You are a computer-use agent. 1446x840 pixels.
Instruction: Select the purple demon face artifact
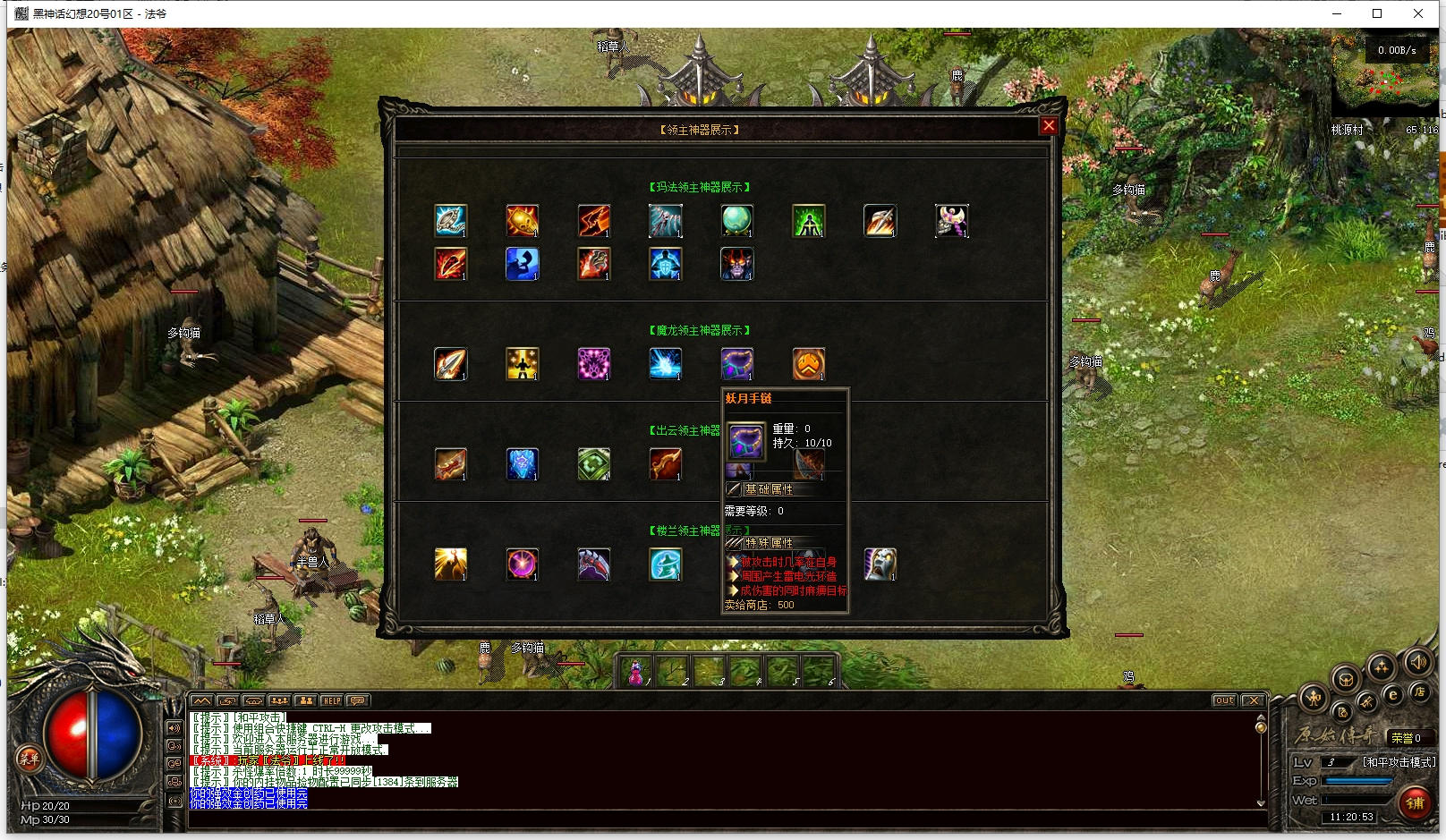pos(736,263)
